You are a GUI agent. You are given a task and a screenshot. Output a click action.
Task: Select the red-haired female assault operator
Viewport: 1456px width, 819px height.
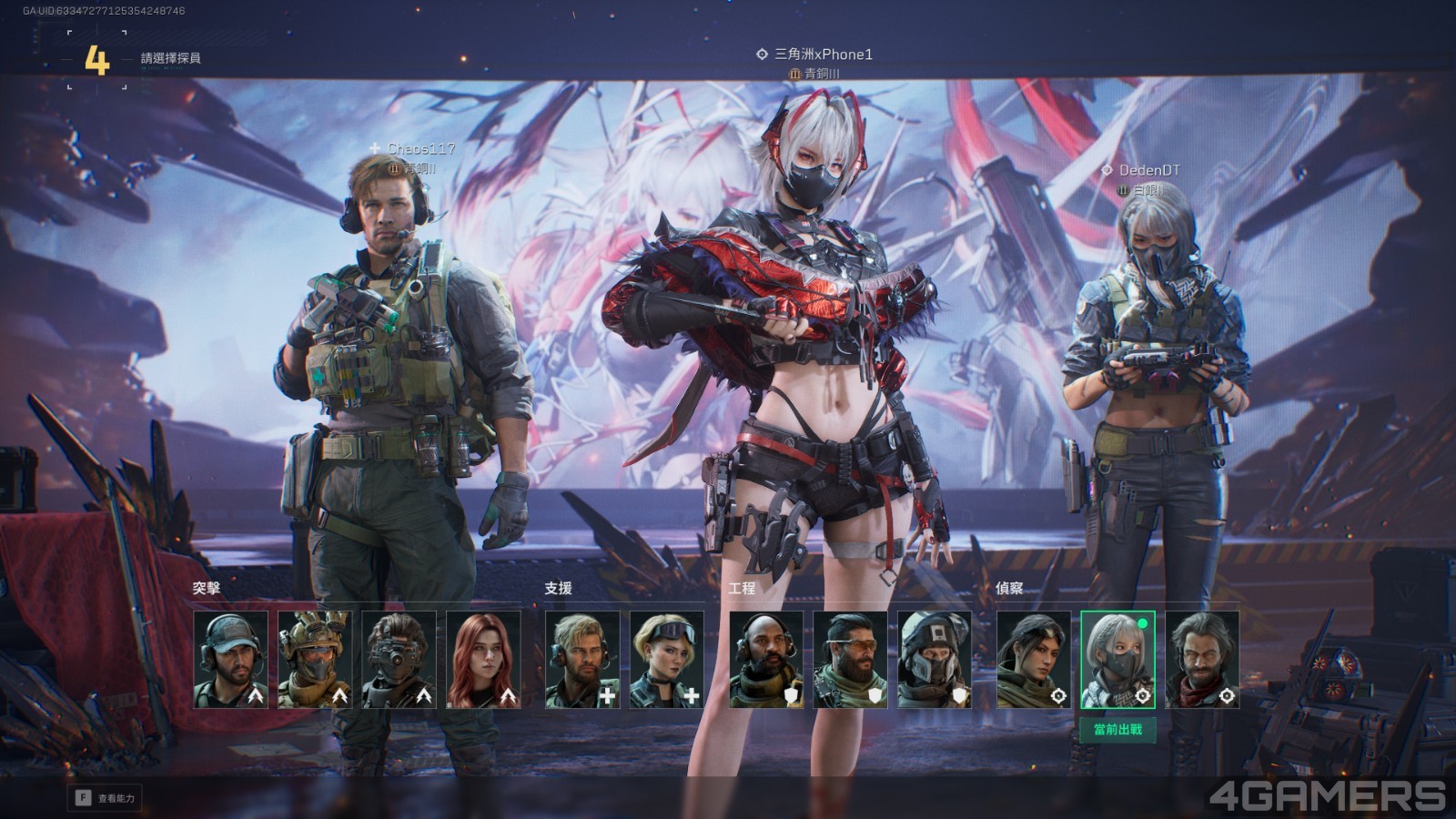[483, 660]
